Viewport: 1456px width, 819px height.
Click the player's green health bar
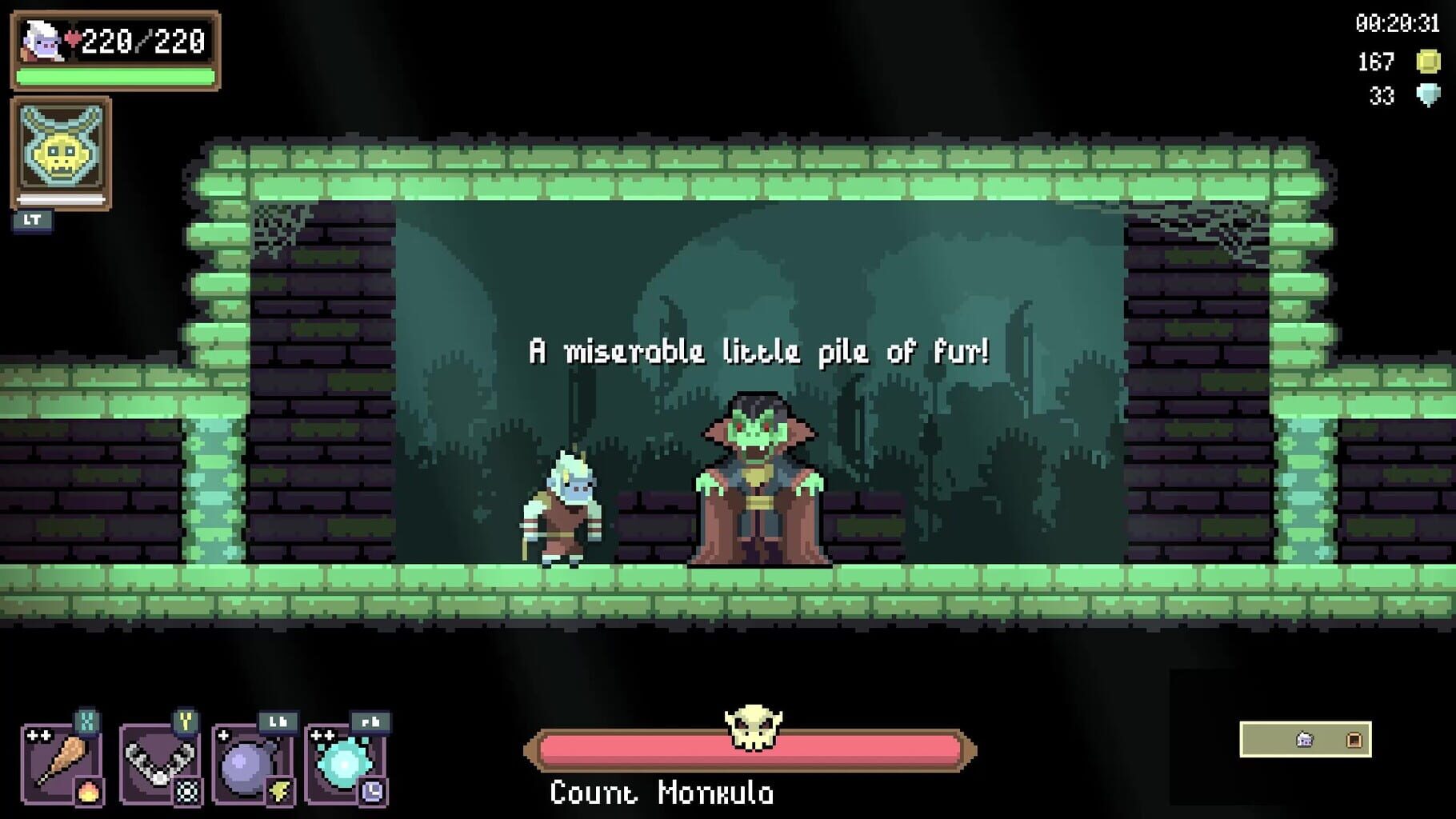click(114, 77)
